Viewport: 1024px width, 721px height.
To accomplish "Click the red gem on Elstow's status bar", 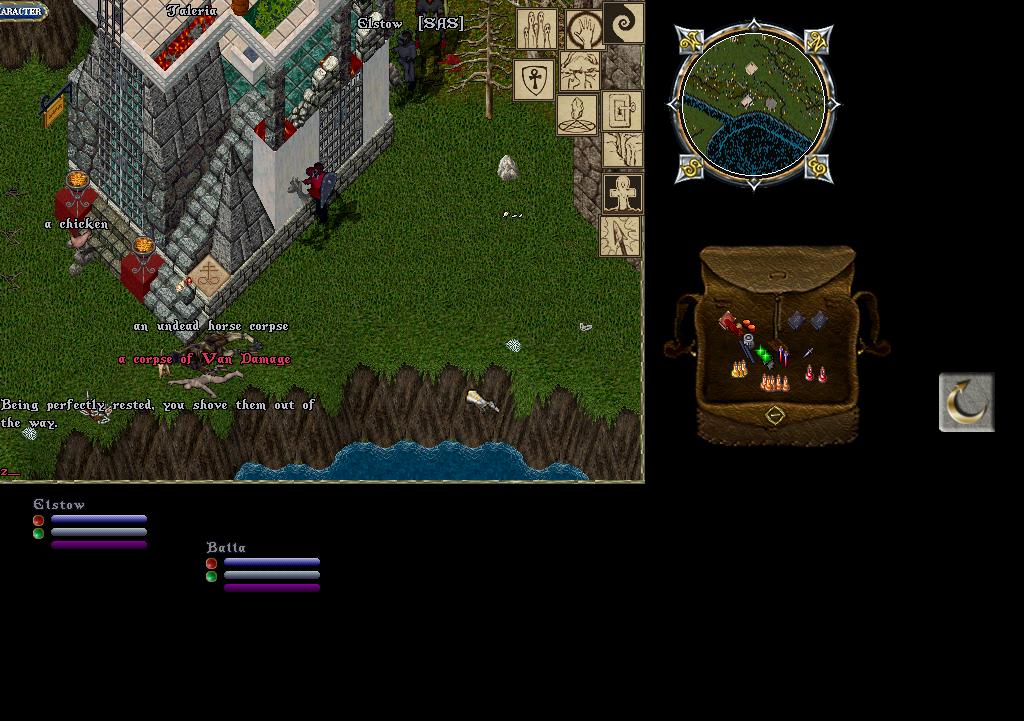I will (39, 520).
